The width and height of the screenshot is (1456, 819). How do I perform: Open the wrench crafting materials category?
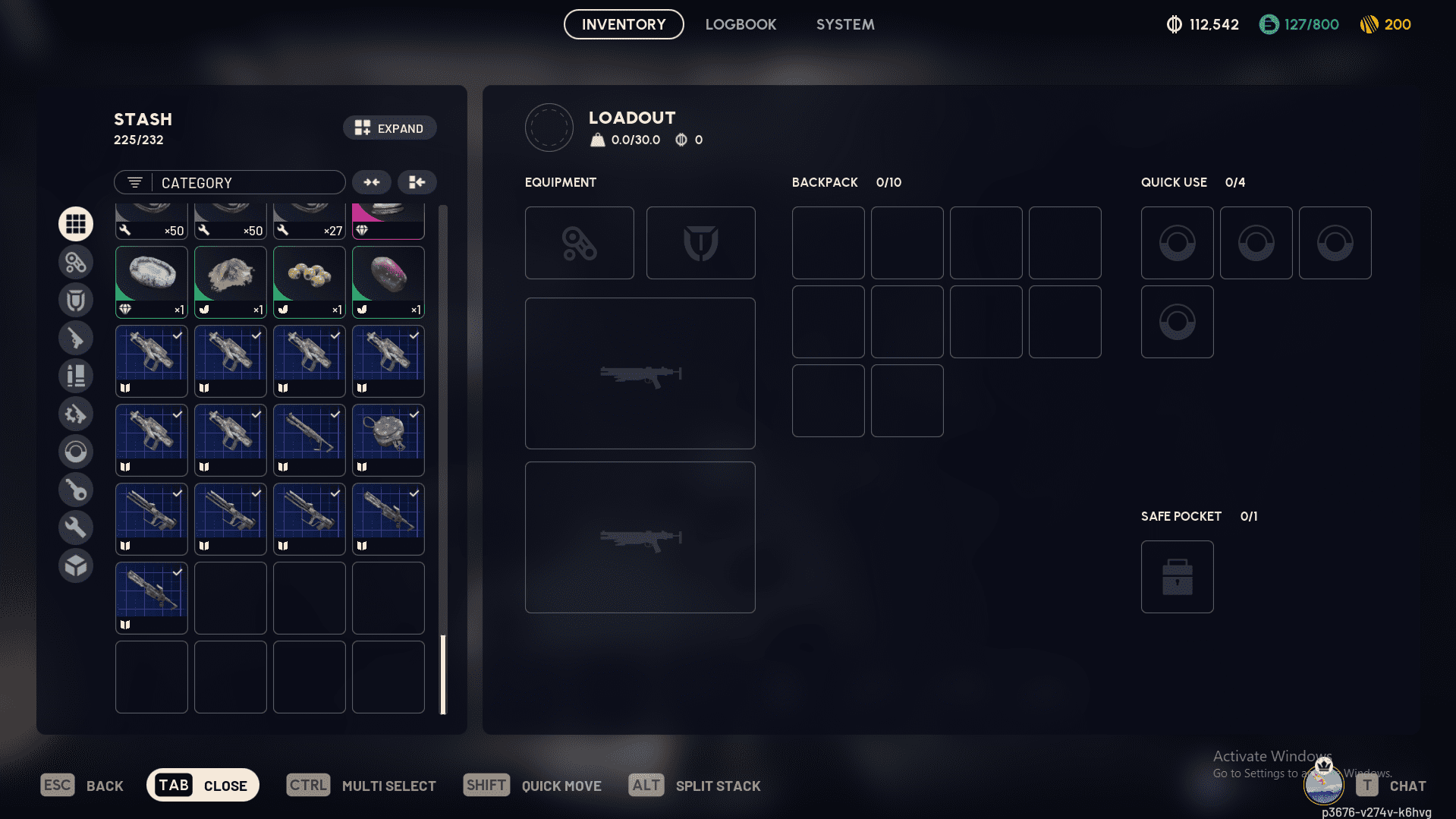(x=76, y=527)
